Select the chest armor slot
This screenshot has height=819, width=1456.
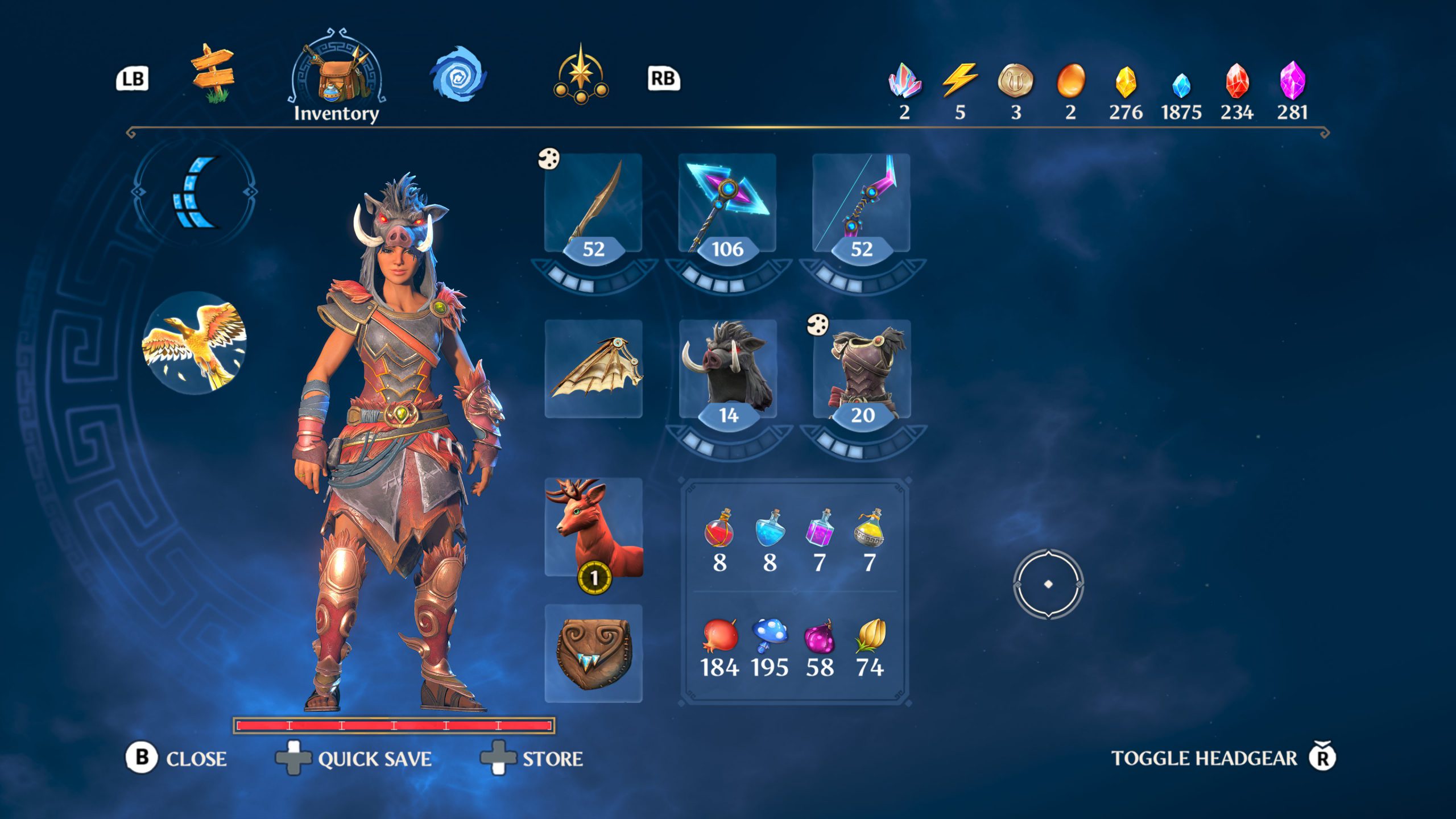coord(862,369)
